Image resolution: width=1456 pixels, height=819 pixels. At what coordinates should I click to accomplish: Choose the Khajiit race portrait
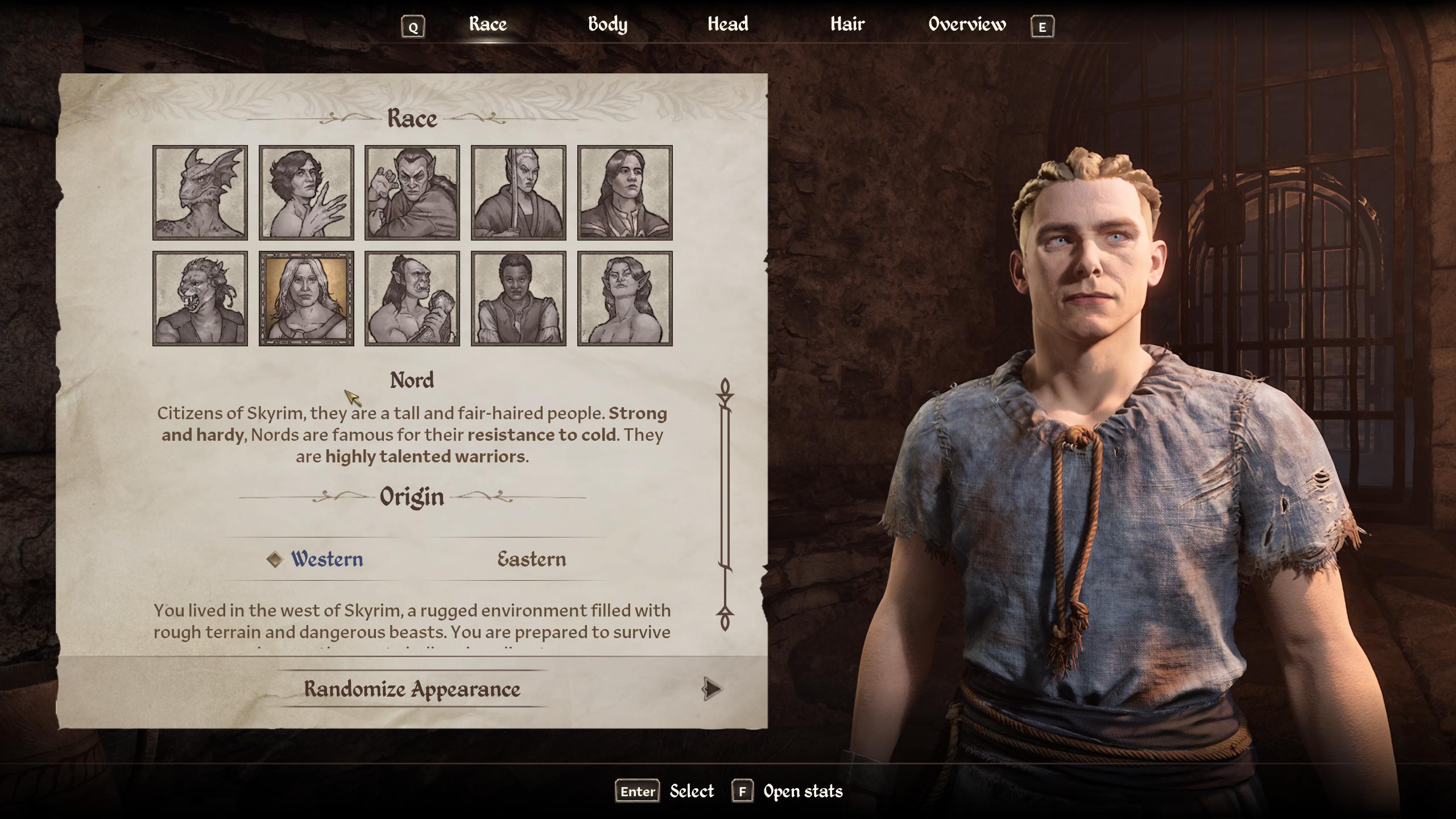point(201,296)
